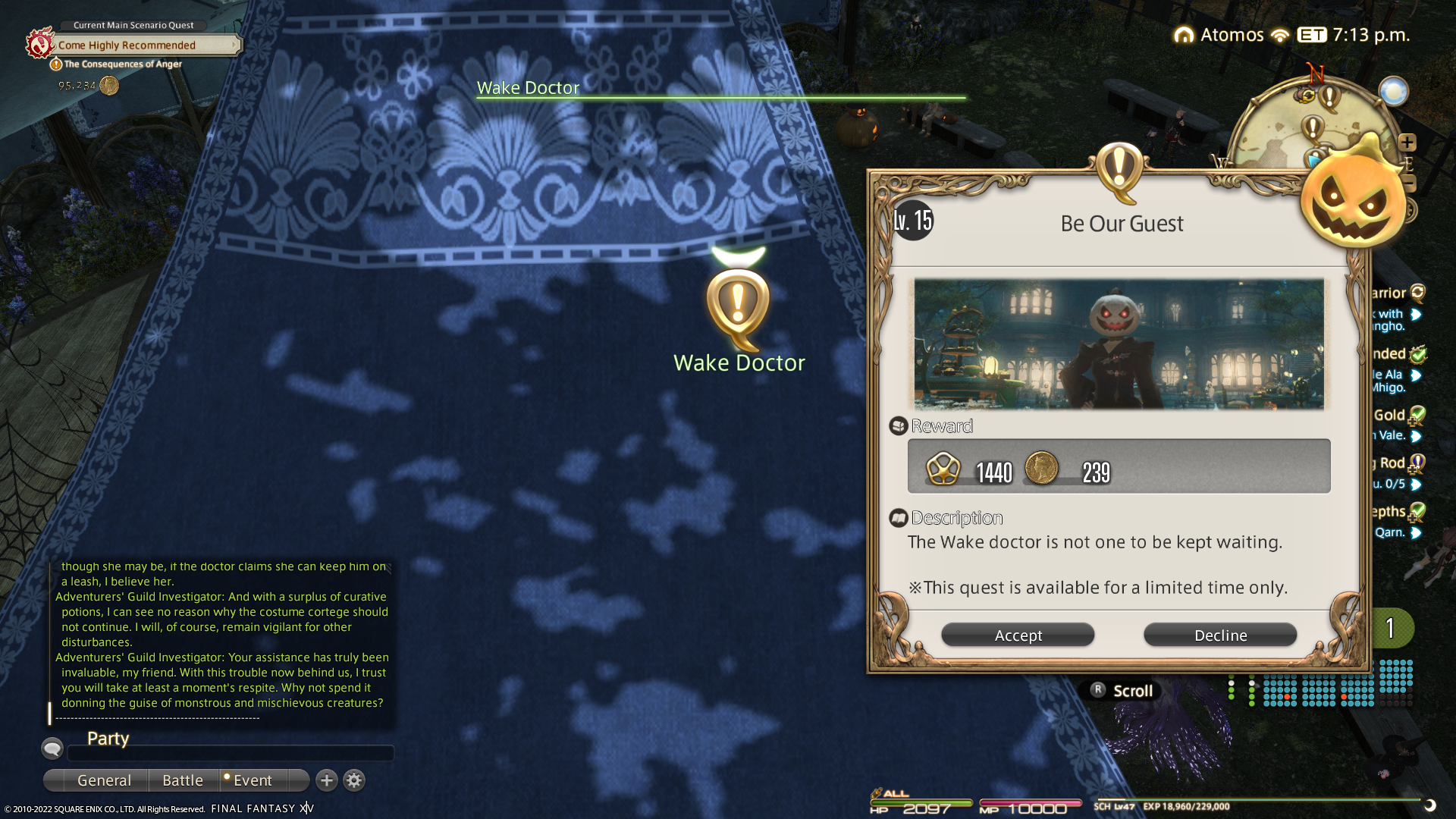The width and height of the screenshot is (1456, 819).
Task: Open the Come Highly Recommended main quest
Action: [127, 45]
